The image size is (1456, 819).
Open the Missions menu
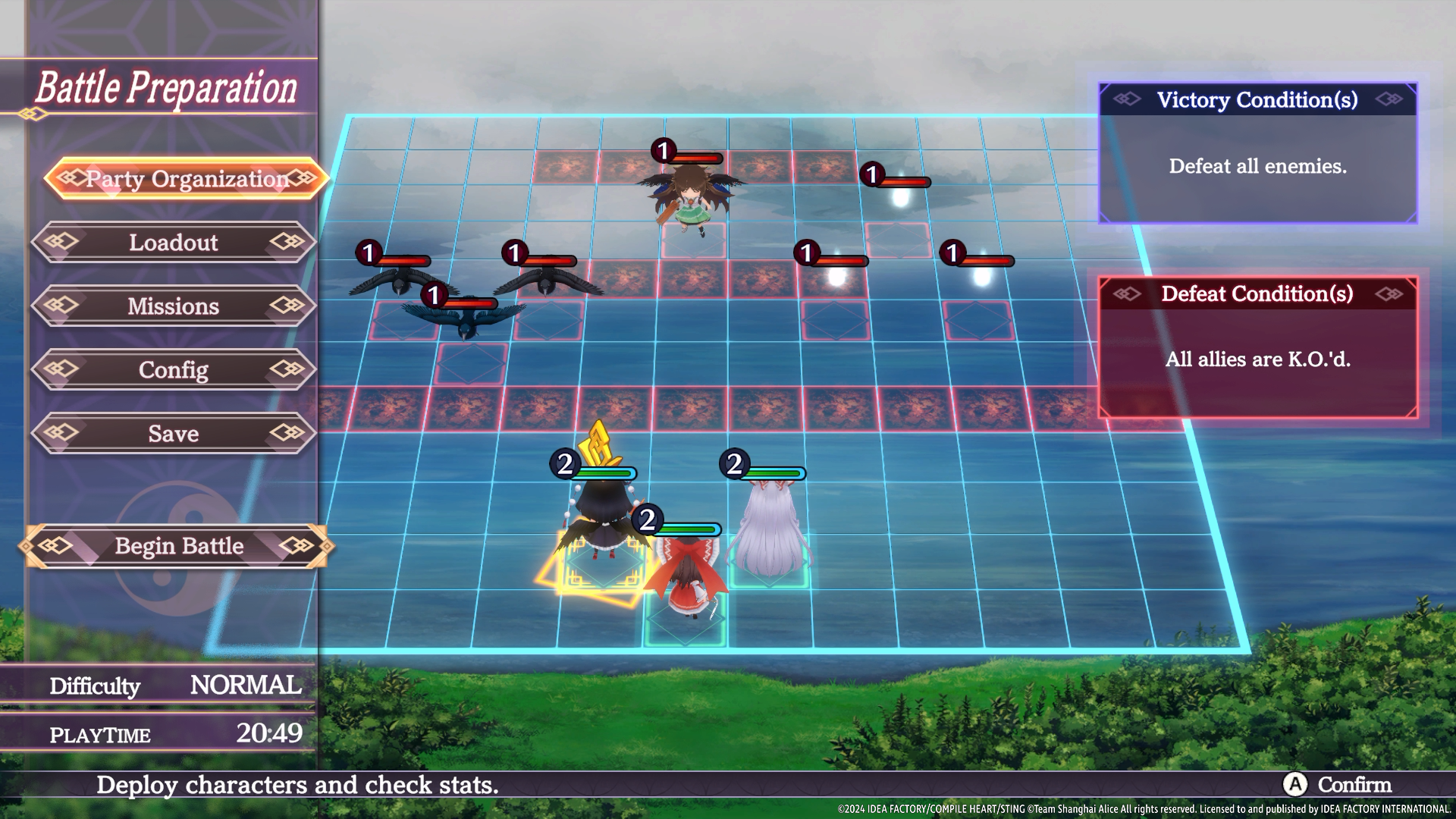[x=174, y=306]
